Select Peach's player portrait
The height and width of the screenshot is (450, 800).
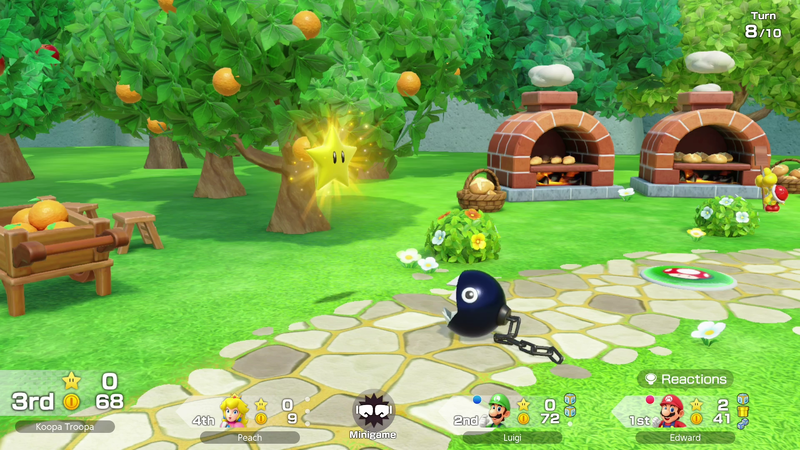(234, 411)
